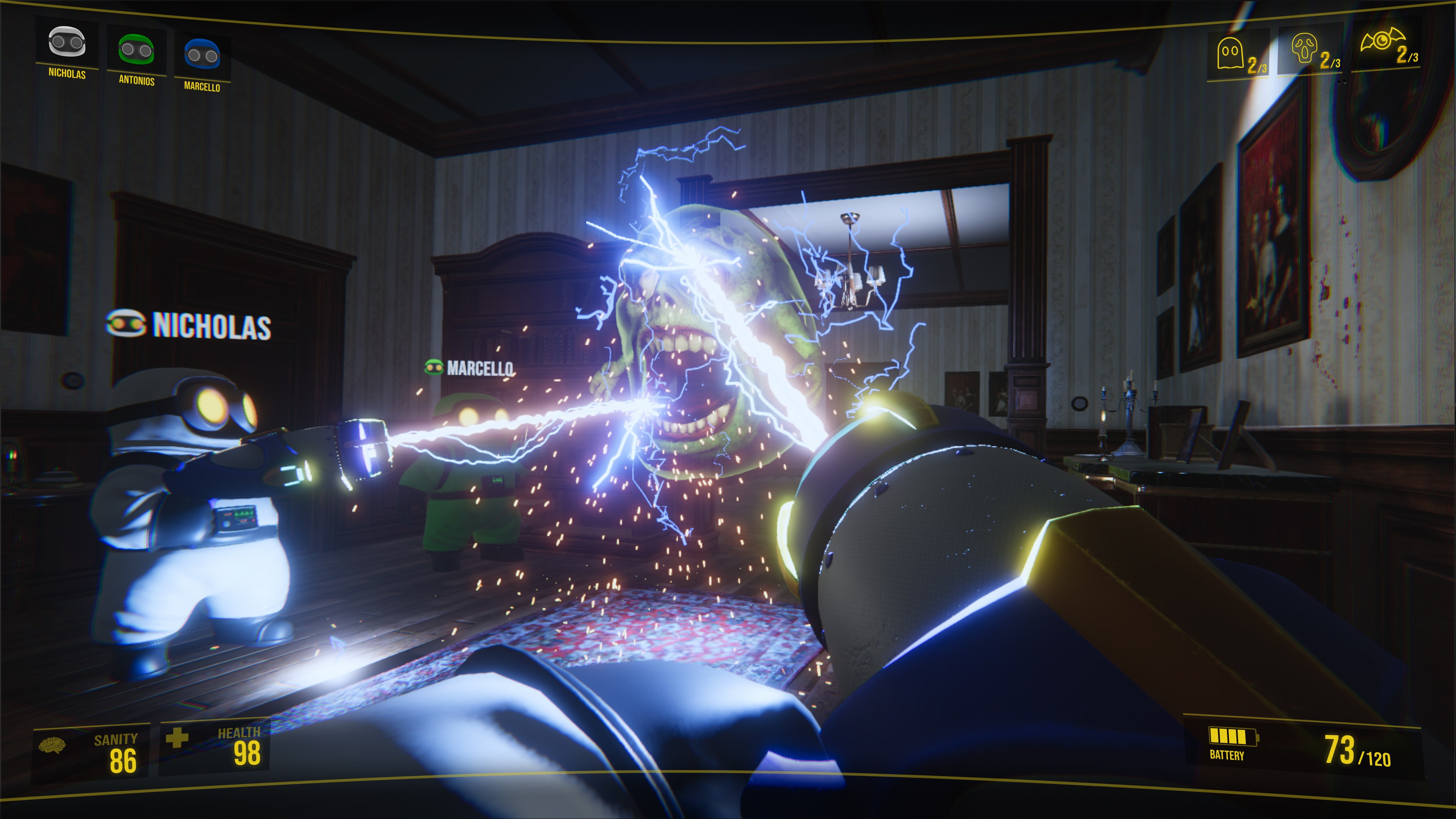The width and height of the screenshot is (1456, 819).
Task: Toggle the bat counter showing 2/3
Action: pyautogui.click(x=1411, y=56)
